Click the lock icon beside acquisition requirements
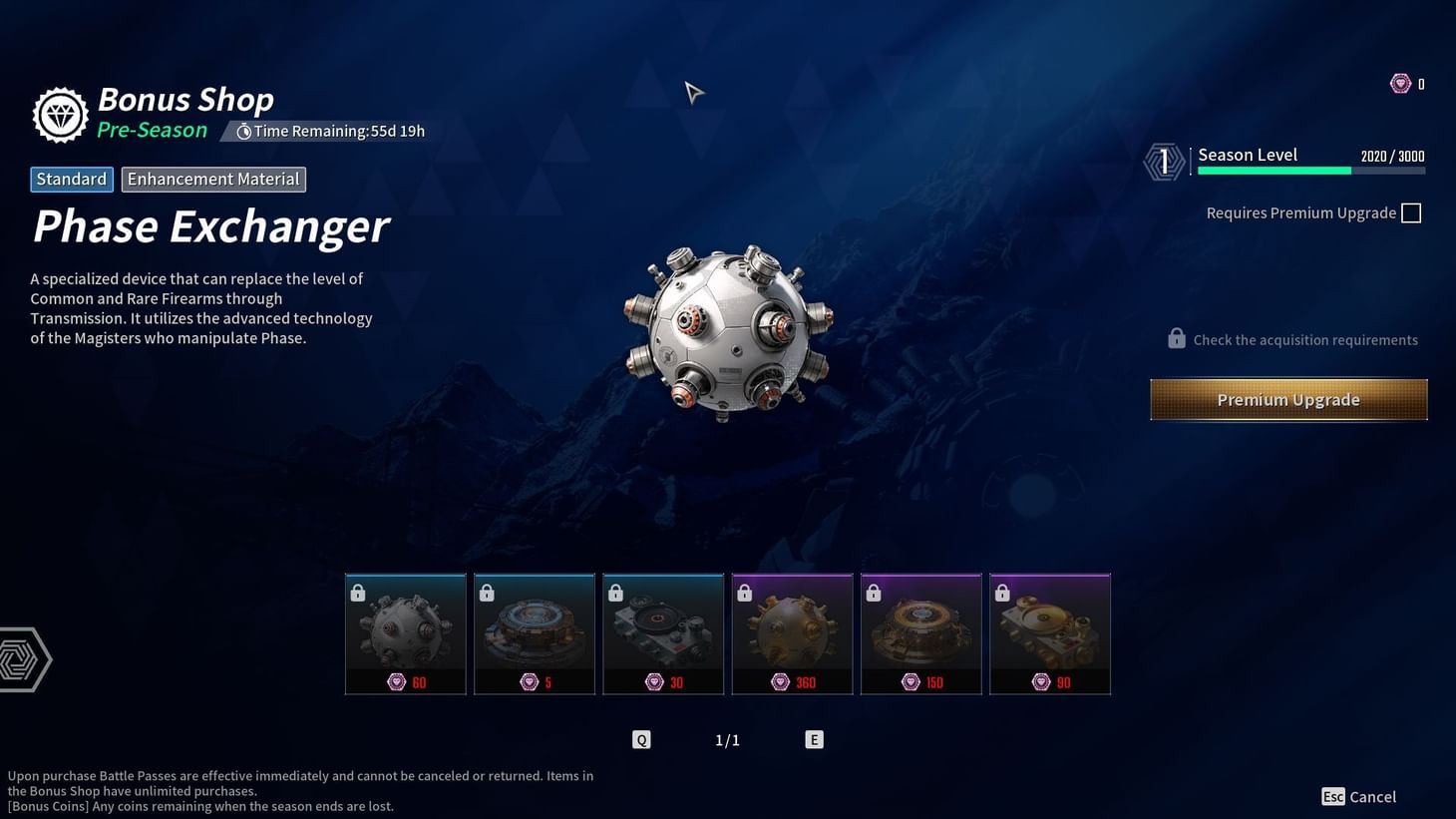The height and width of the screenshot is (819, 1456). pos(1175,339)
